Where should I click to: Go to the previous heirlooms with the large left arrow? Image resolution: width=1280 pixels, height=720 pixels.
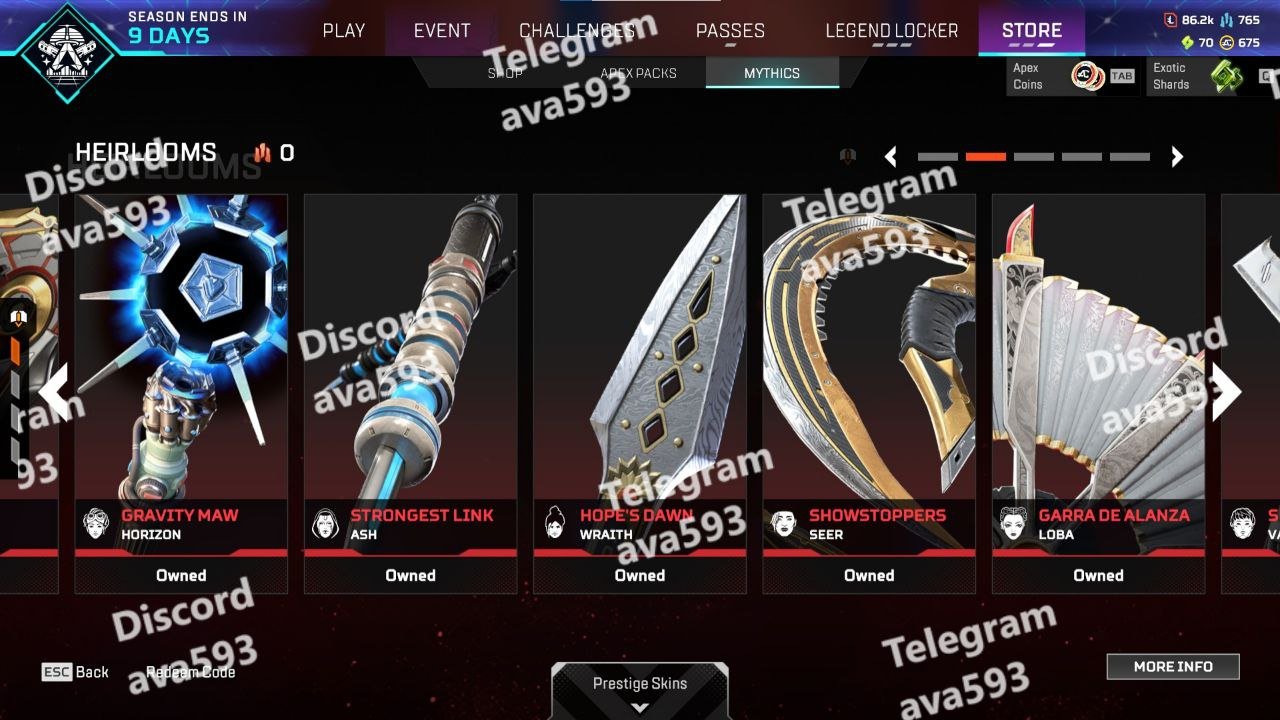53,391
